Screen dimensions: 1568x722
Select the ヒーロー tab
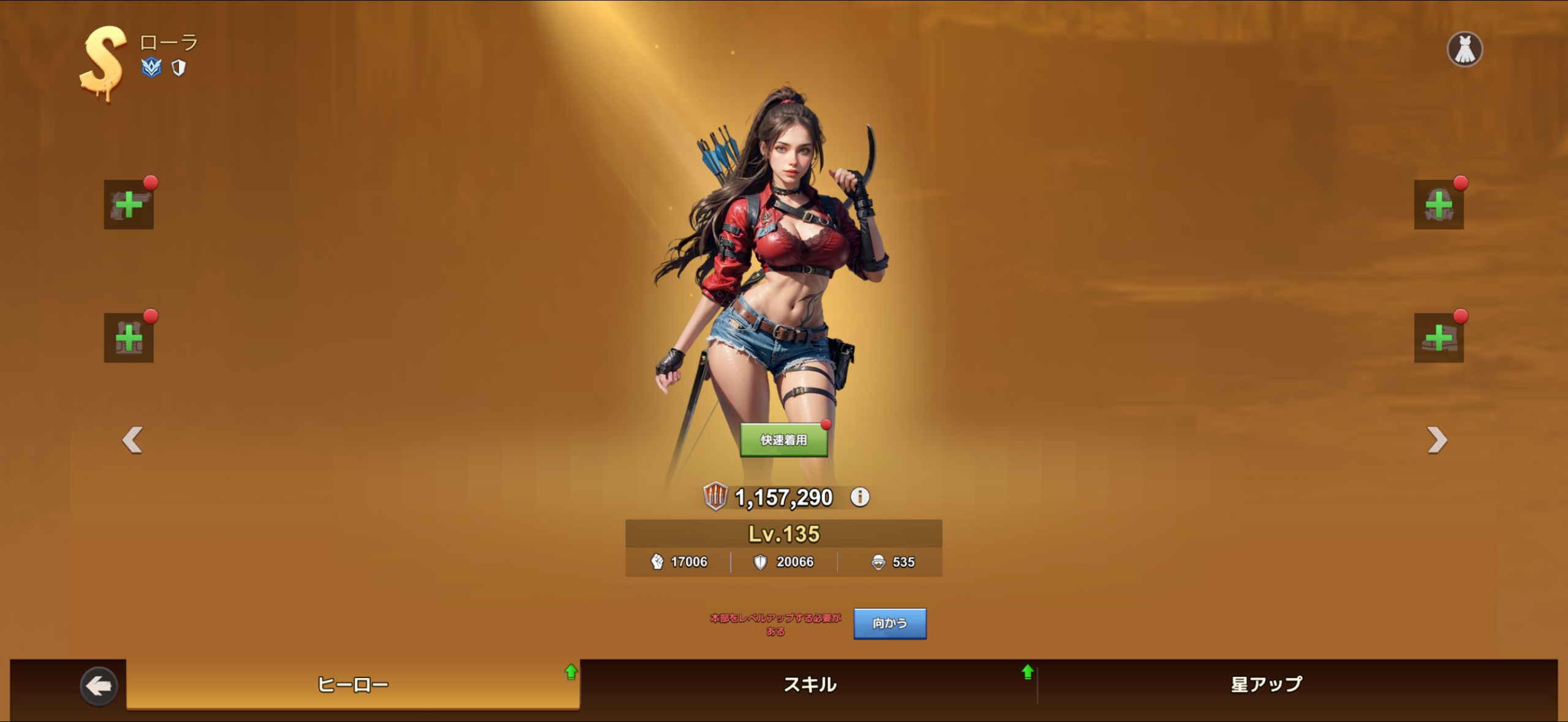point(353,684)
